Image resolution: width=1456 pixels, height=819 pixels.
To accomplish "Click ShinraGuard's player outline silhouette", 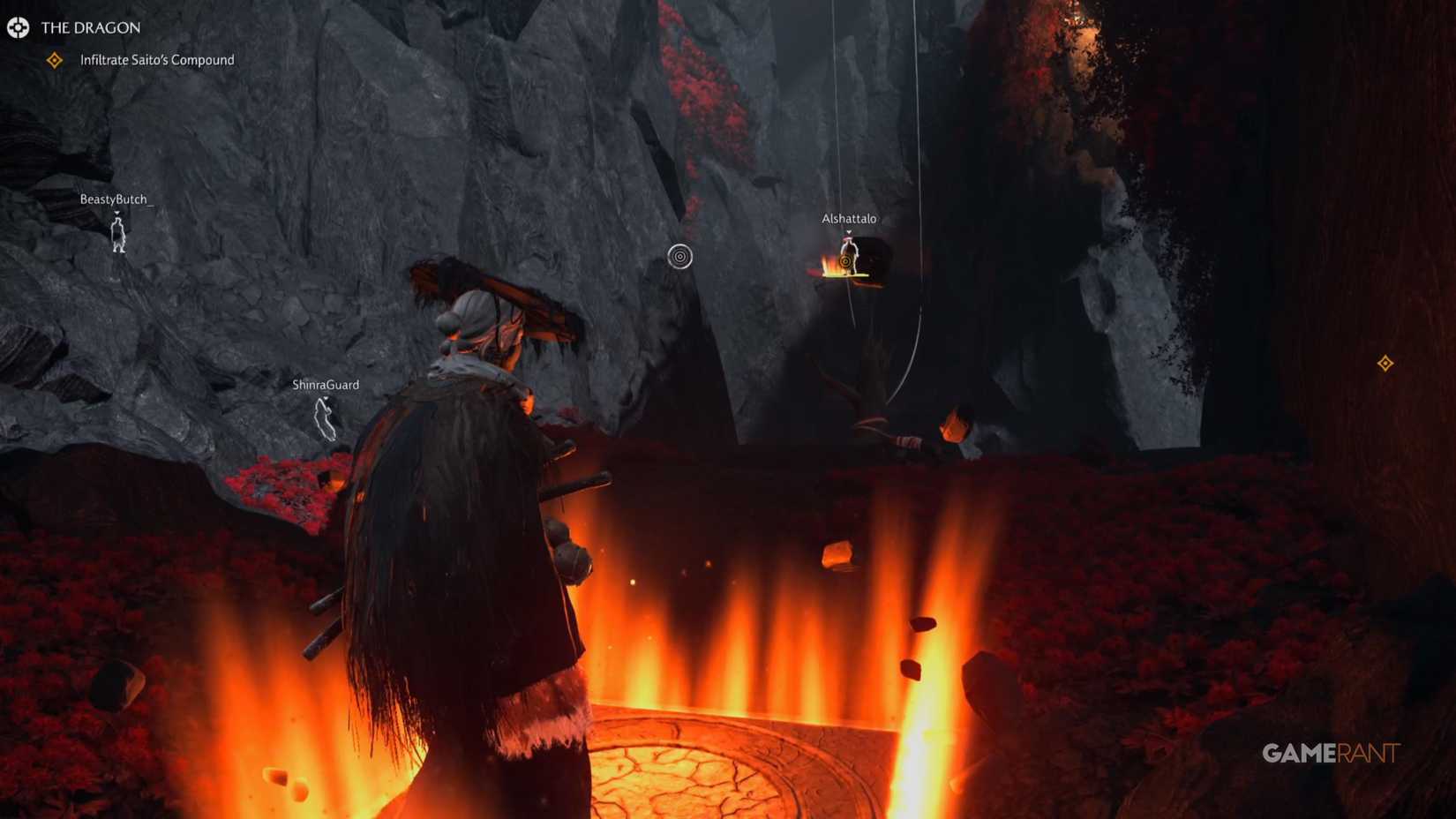I will click(x=325, y=422).
